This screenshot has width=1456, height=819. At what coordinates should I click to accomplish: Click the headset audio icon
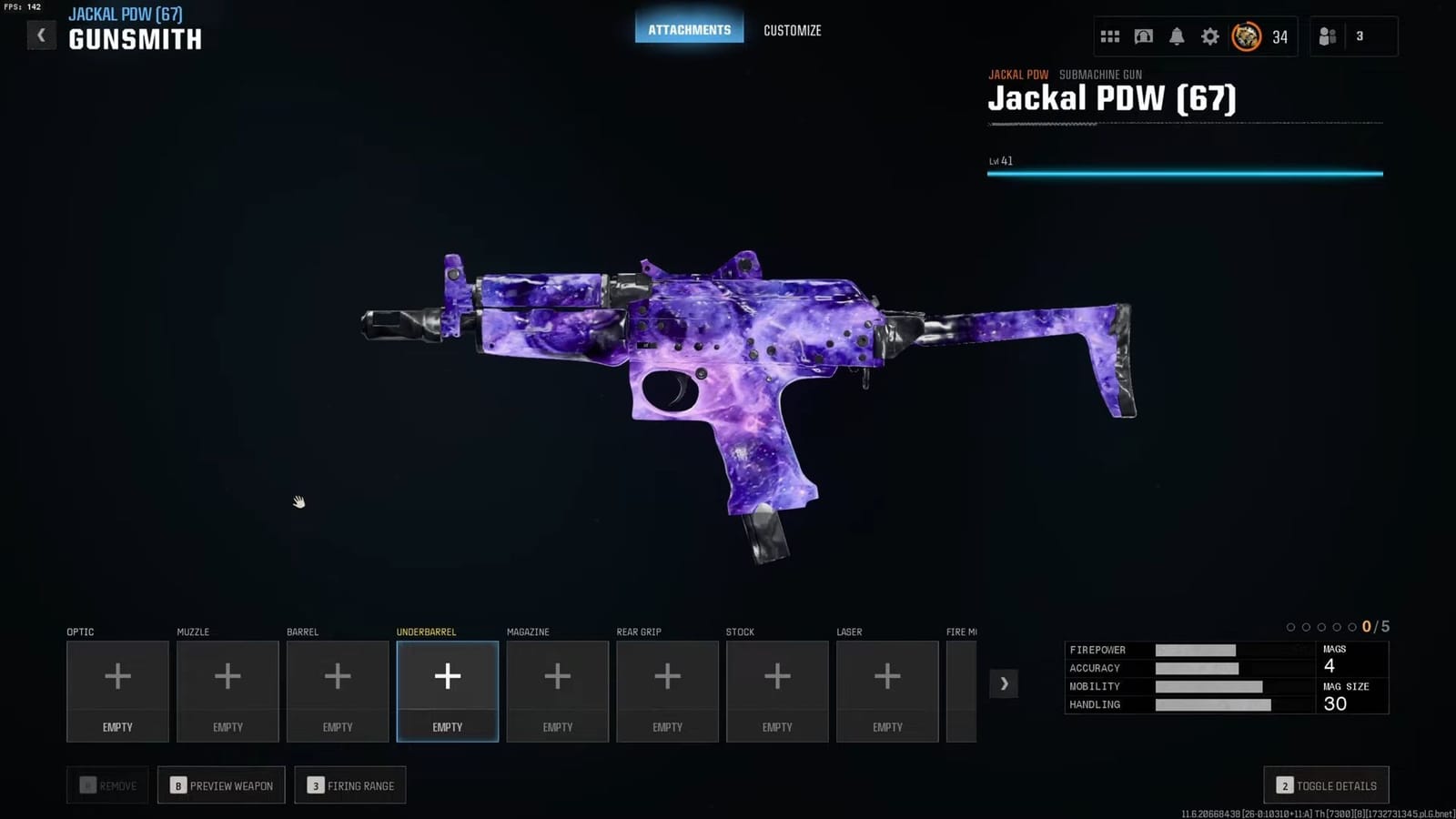point(1144,36)
